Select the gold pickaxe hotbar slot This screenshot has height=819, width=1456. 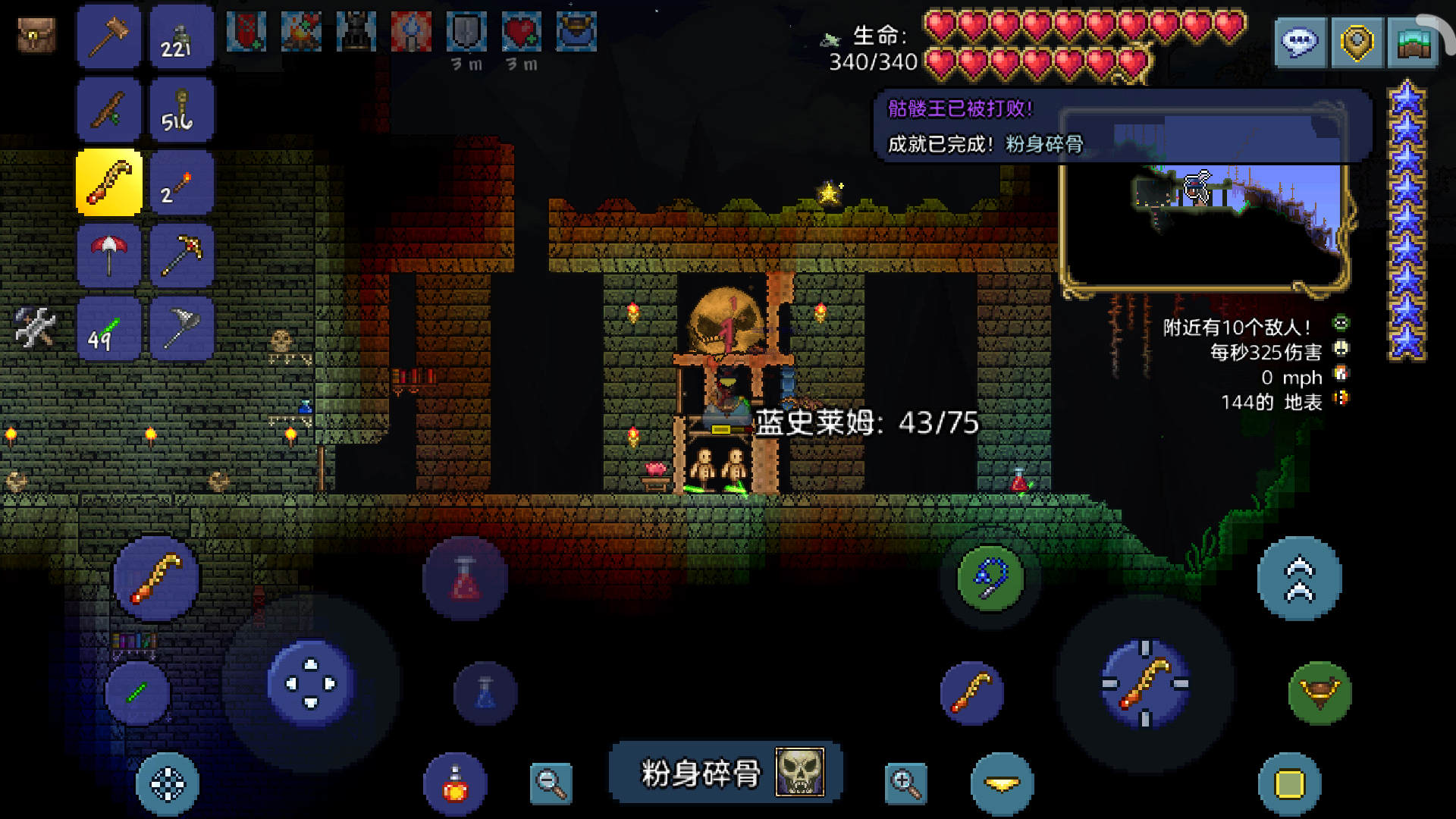point(181,256)
